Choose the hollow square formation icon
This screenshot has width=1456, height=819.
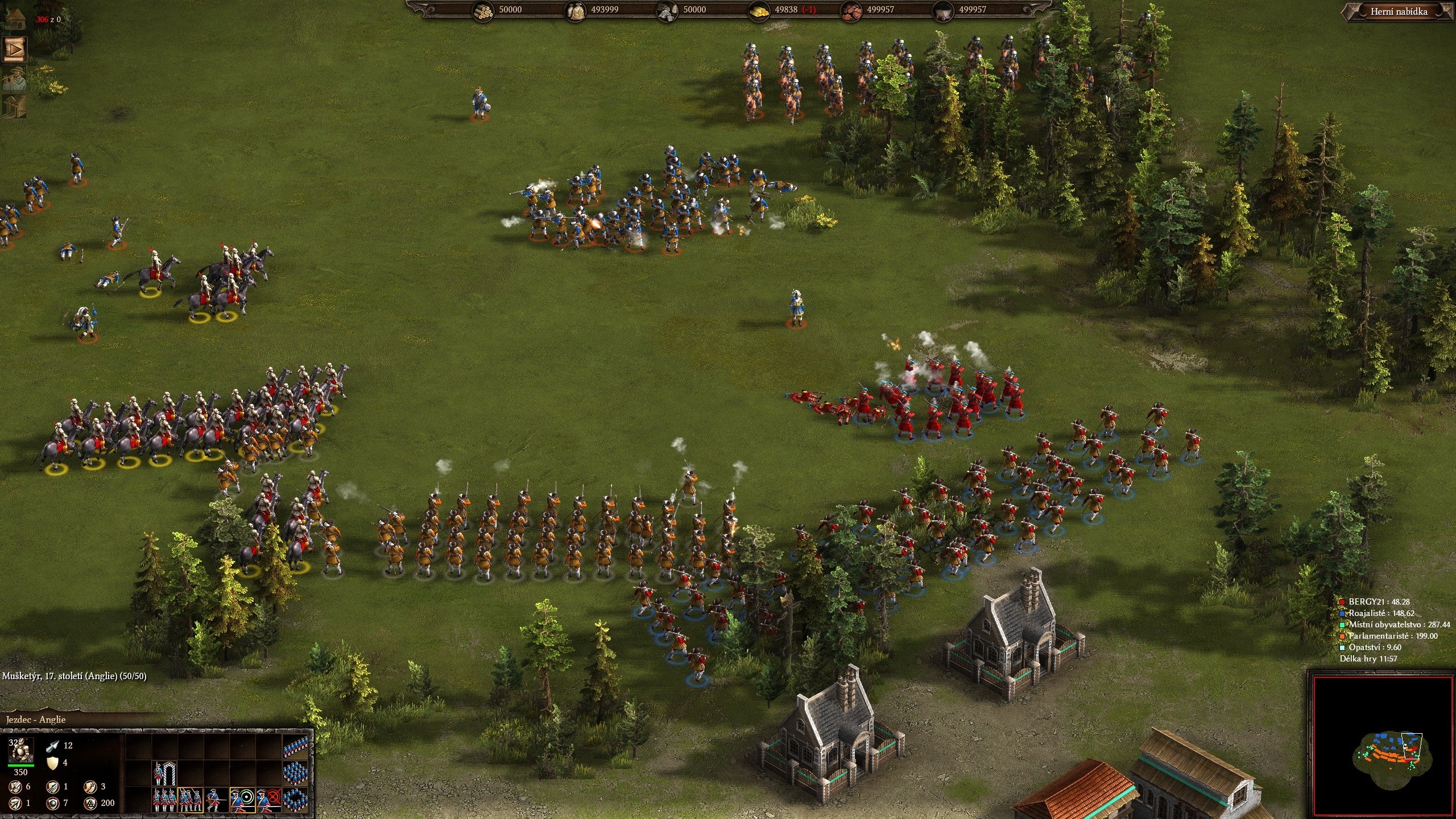click(295, 799)
